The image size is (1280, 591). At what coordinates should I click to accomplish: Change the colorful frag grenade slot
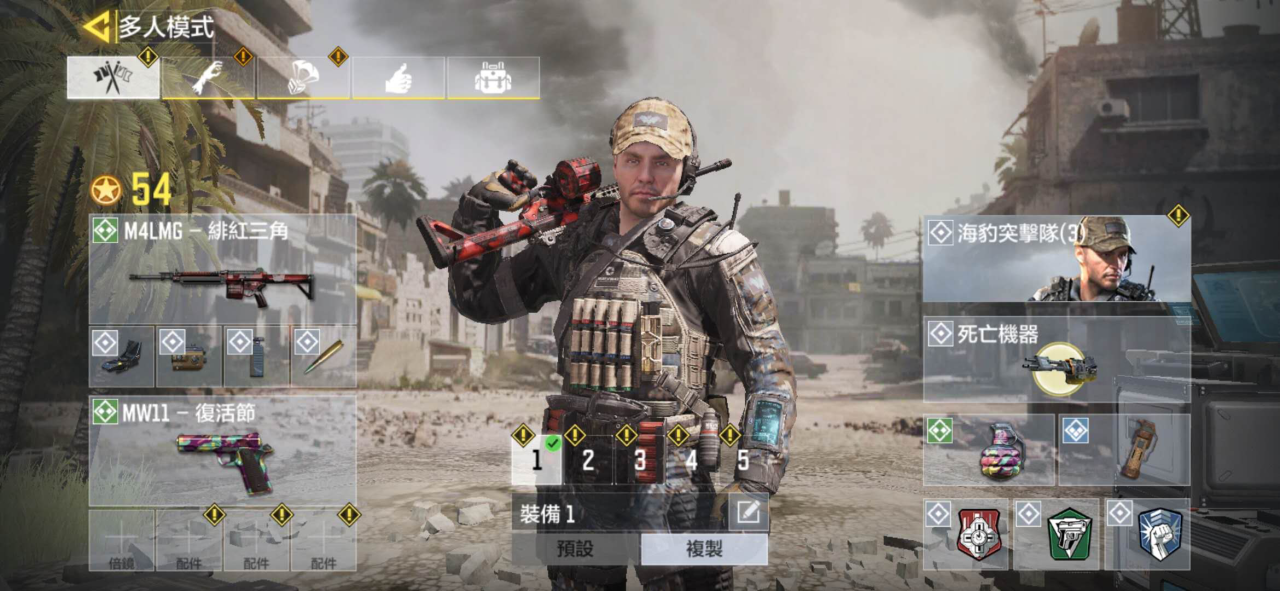tap(989, 451)
